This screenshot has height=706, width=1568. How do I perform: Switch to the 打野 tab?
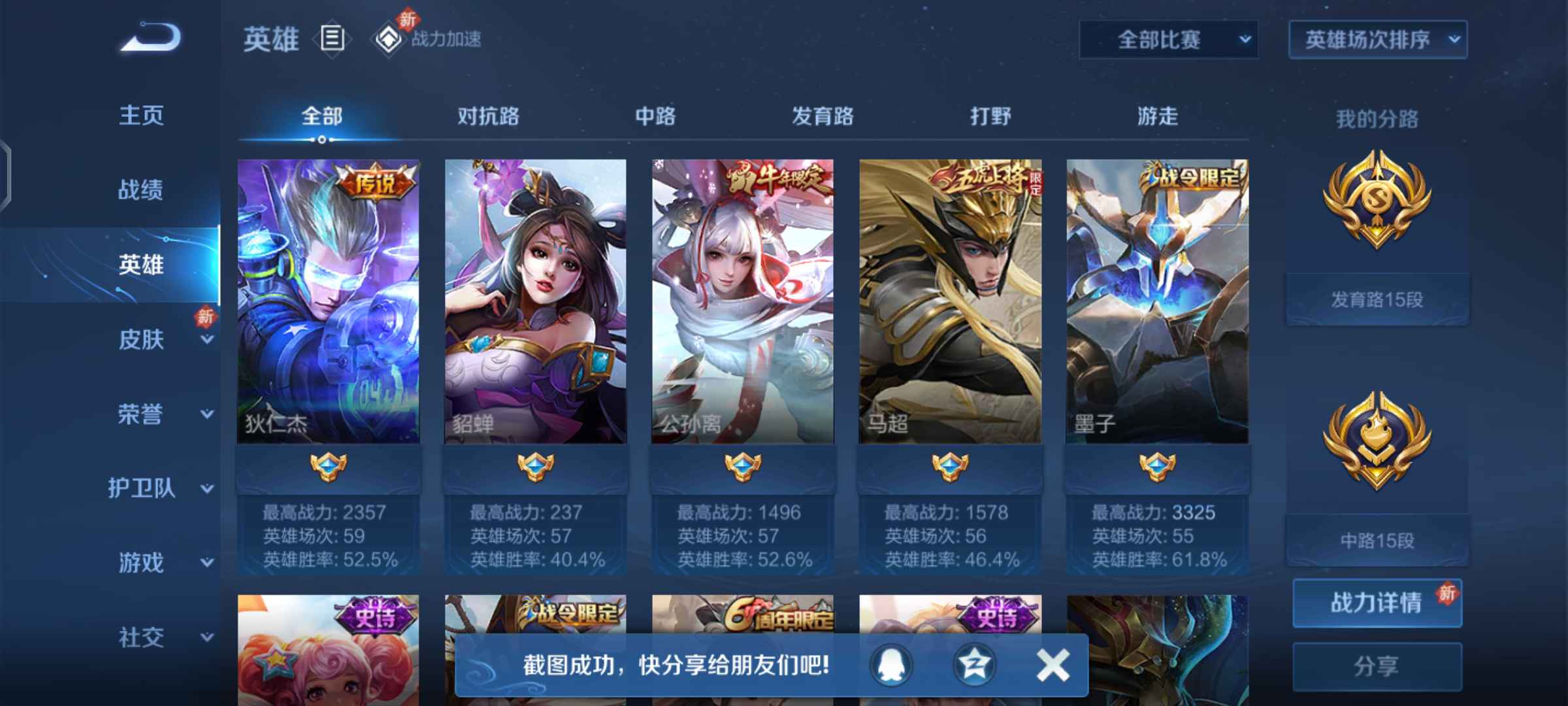coord(990,116)
